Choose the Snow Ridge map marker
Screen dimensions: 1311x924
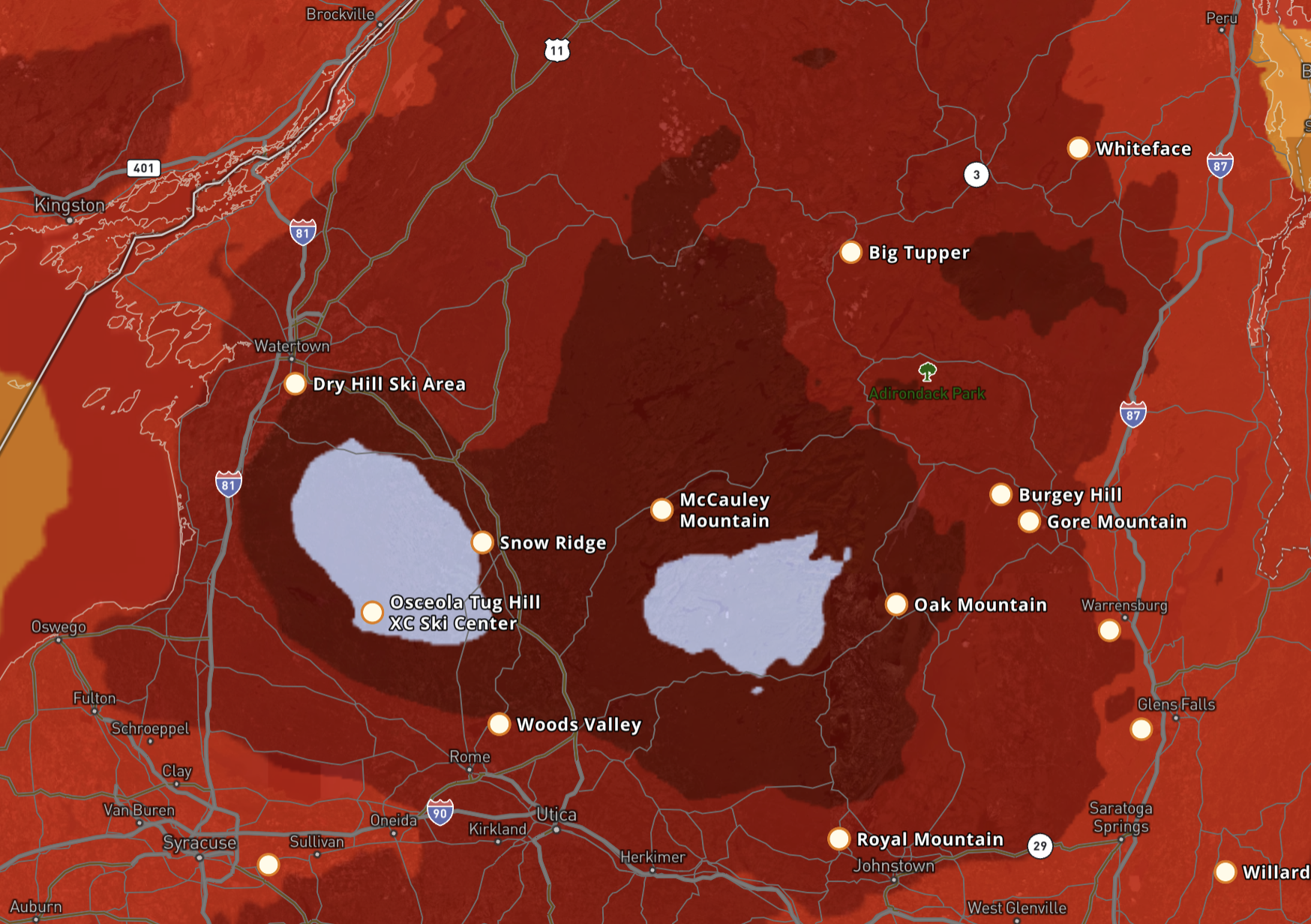482,542
